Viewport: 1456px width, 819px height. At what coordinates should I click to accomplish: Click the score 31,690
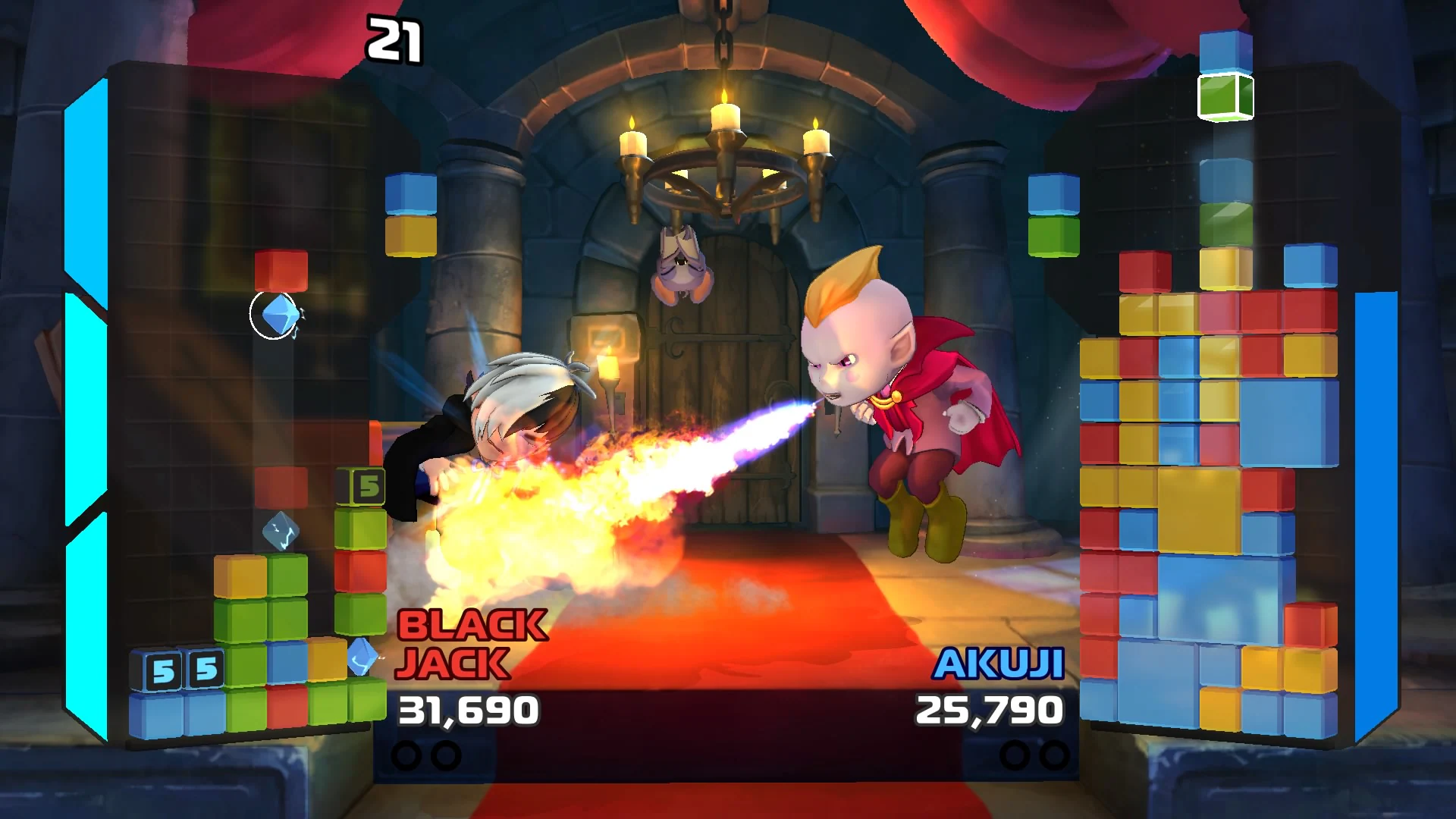[470, 709]
